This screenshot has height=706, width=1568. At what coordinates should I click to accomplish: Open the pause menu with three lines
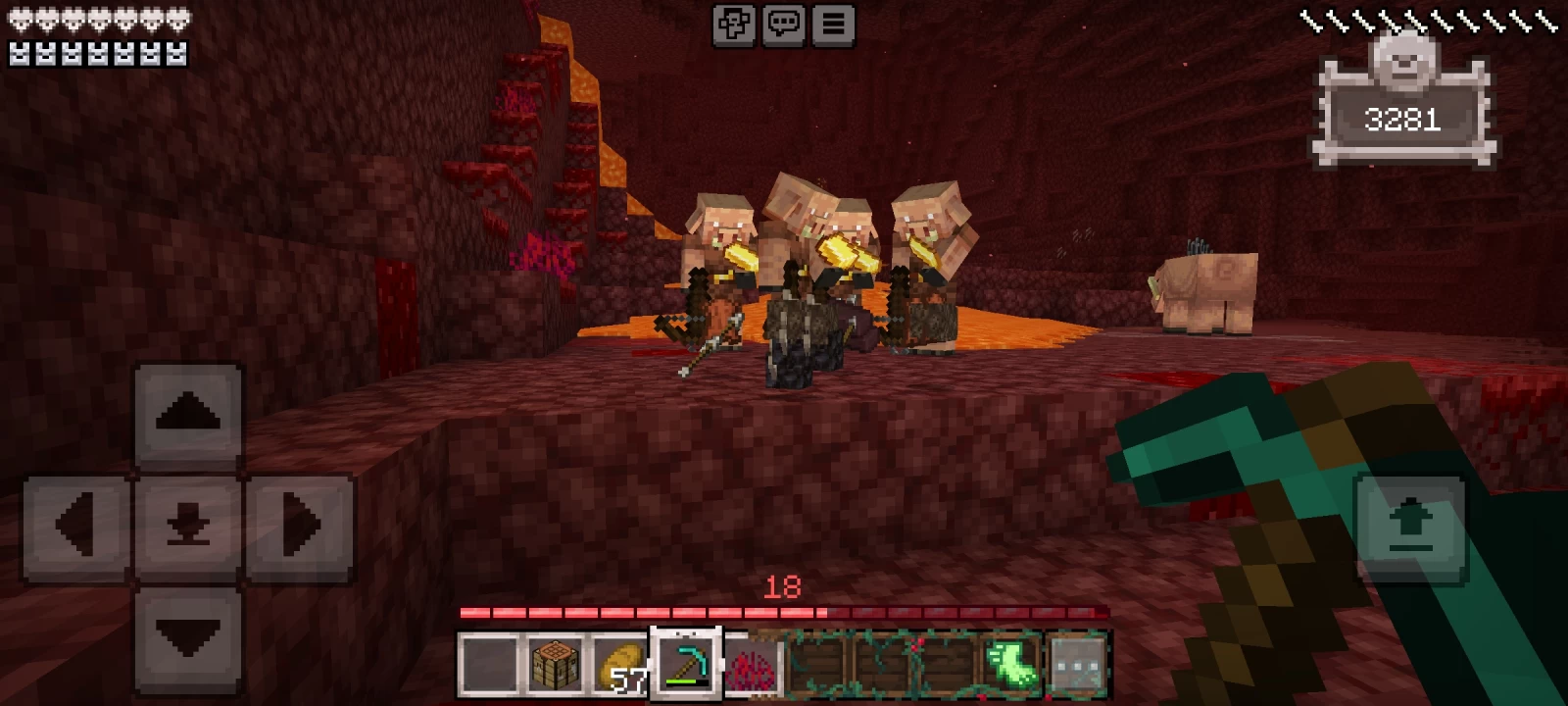(833, 25)
